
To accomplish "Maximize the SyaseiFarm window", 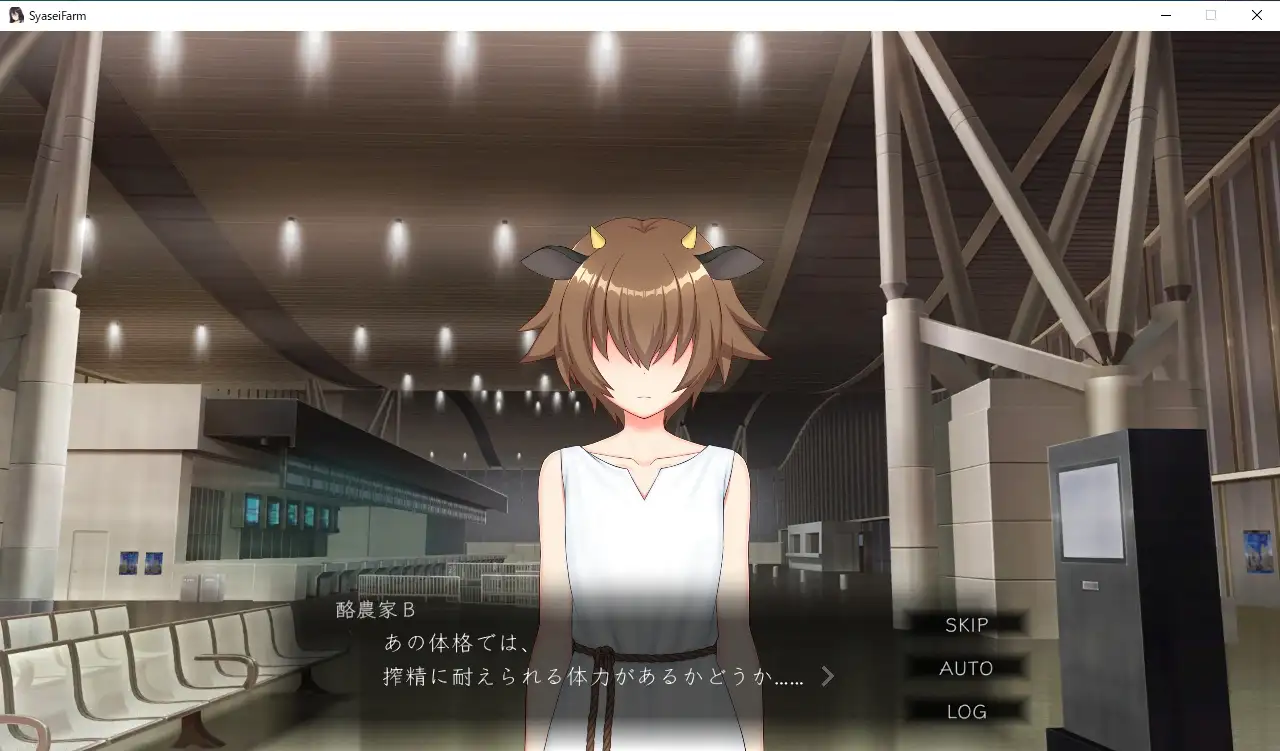I will click(1211, 15).
